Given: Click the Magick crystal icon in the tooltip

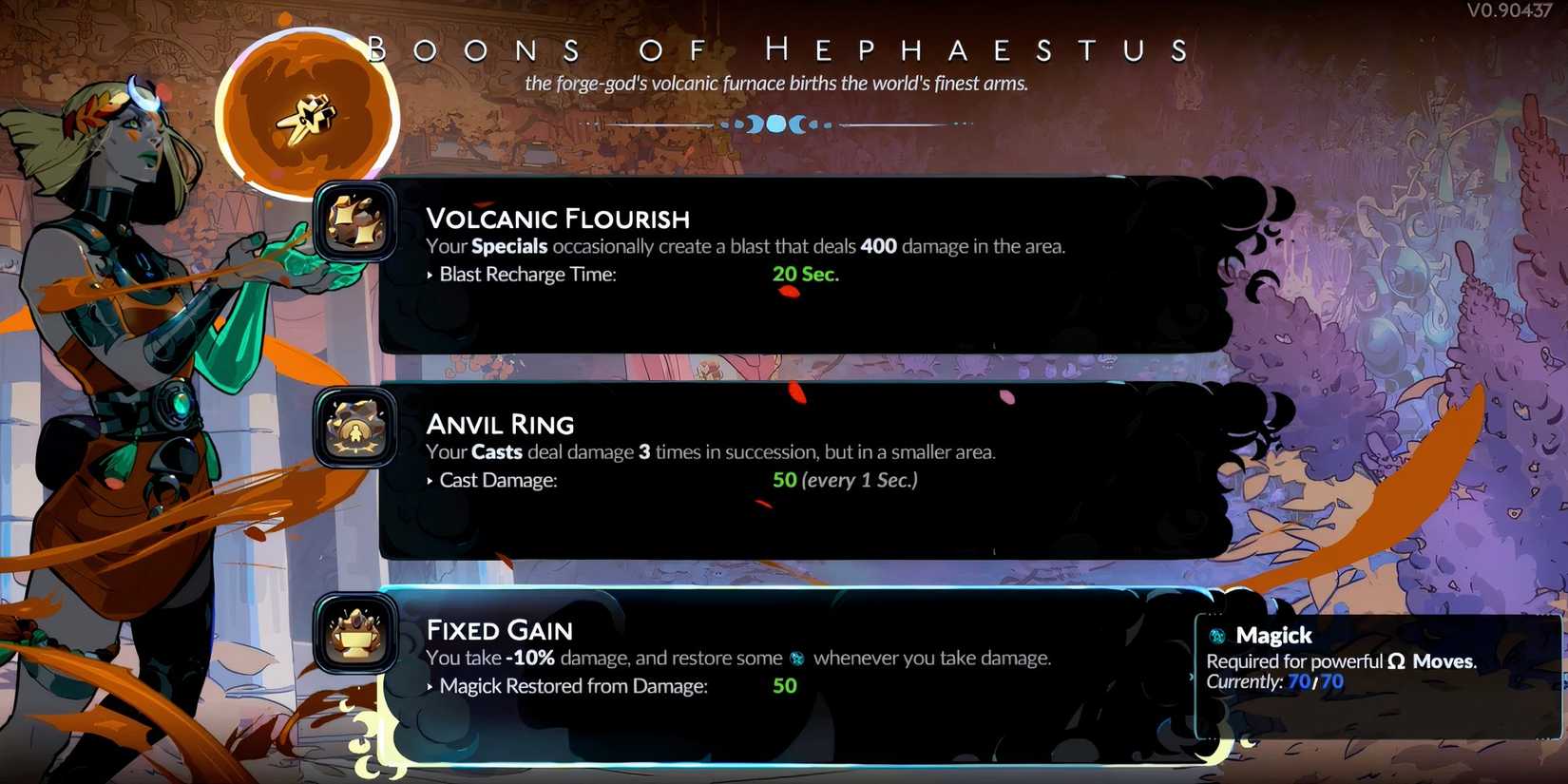Looking at the screenshot, I should pyautogui.click(x=1218, y=635).
